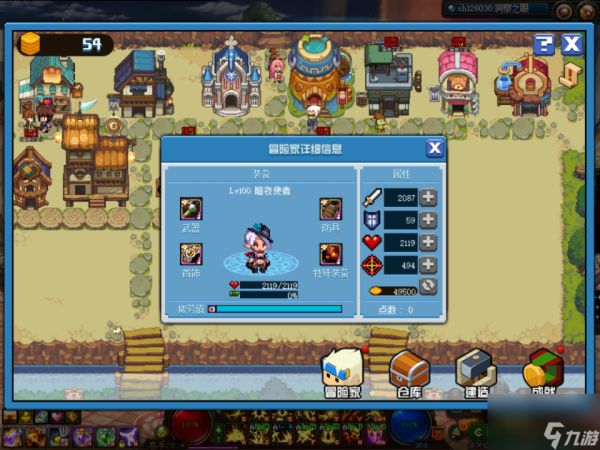Image resolution: width=600 pixels, height=450 pixels.
Task: Open the Build (建造) menu
Action: (476, 375)
